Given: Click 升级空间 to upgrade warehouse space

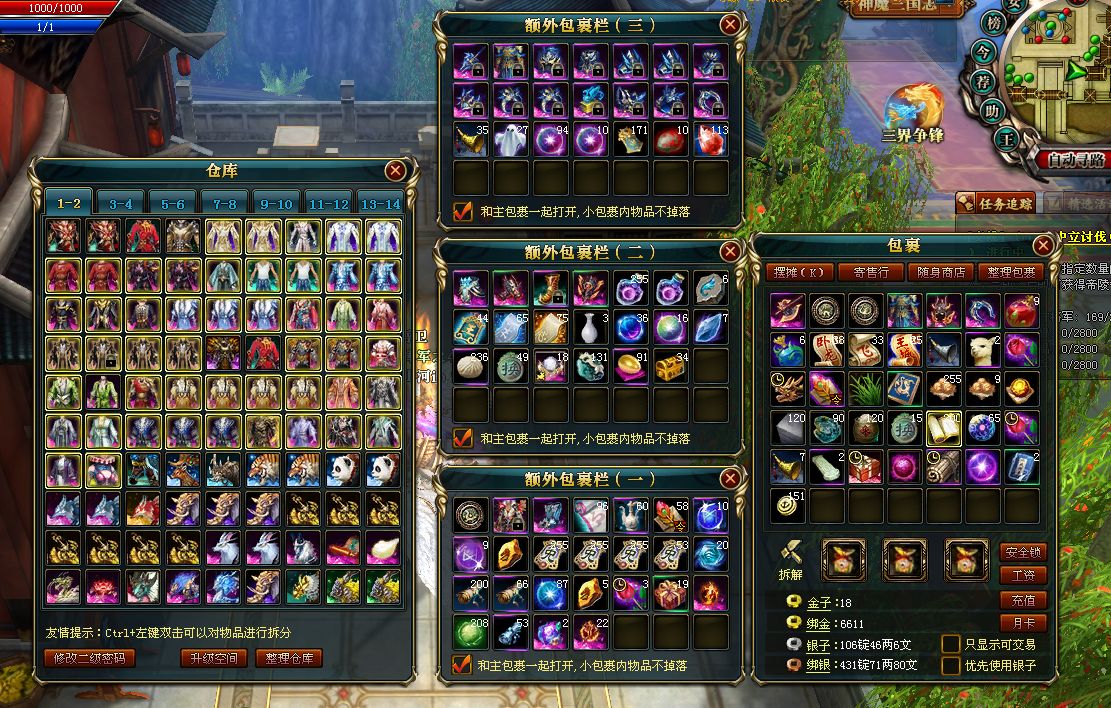Looking at the screenshot, I should [213, 658].
